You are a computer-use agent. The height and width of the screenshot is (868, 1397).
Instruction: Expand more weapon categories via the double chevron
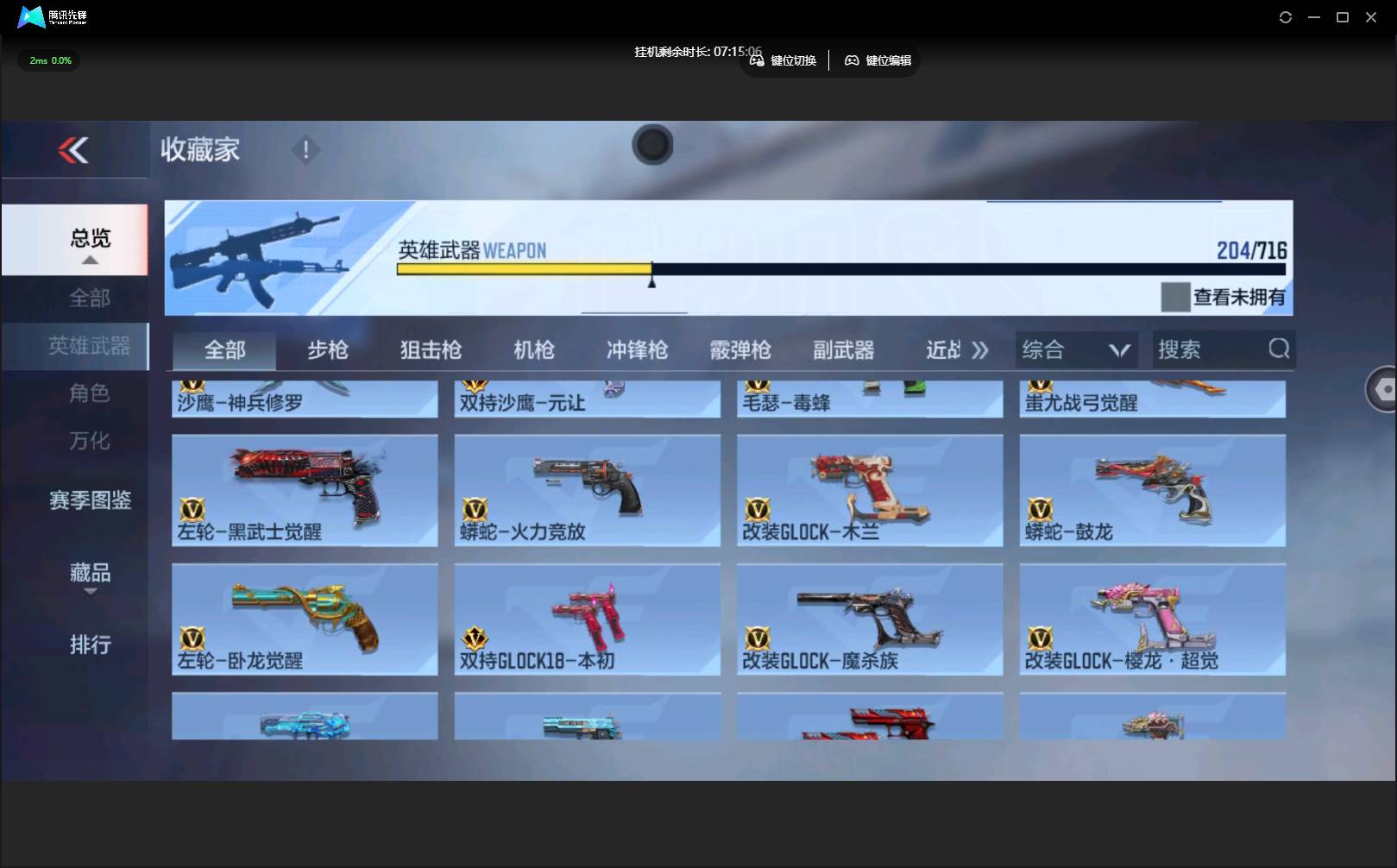click(x=979, y=349)
